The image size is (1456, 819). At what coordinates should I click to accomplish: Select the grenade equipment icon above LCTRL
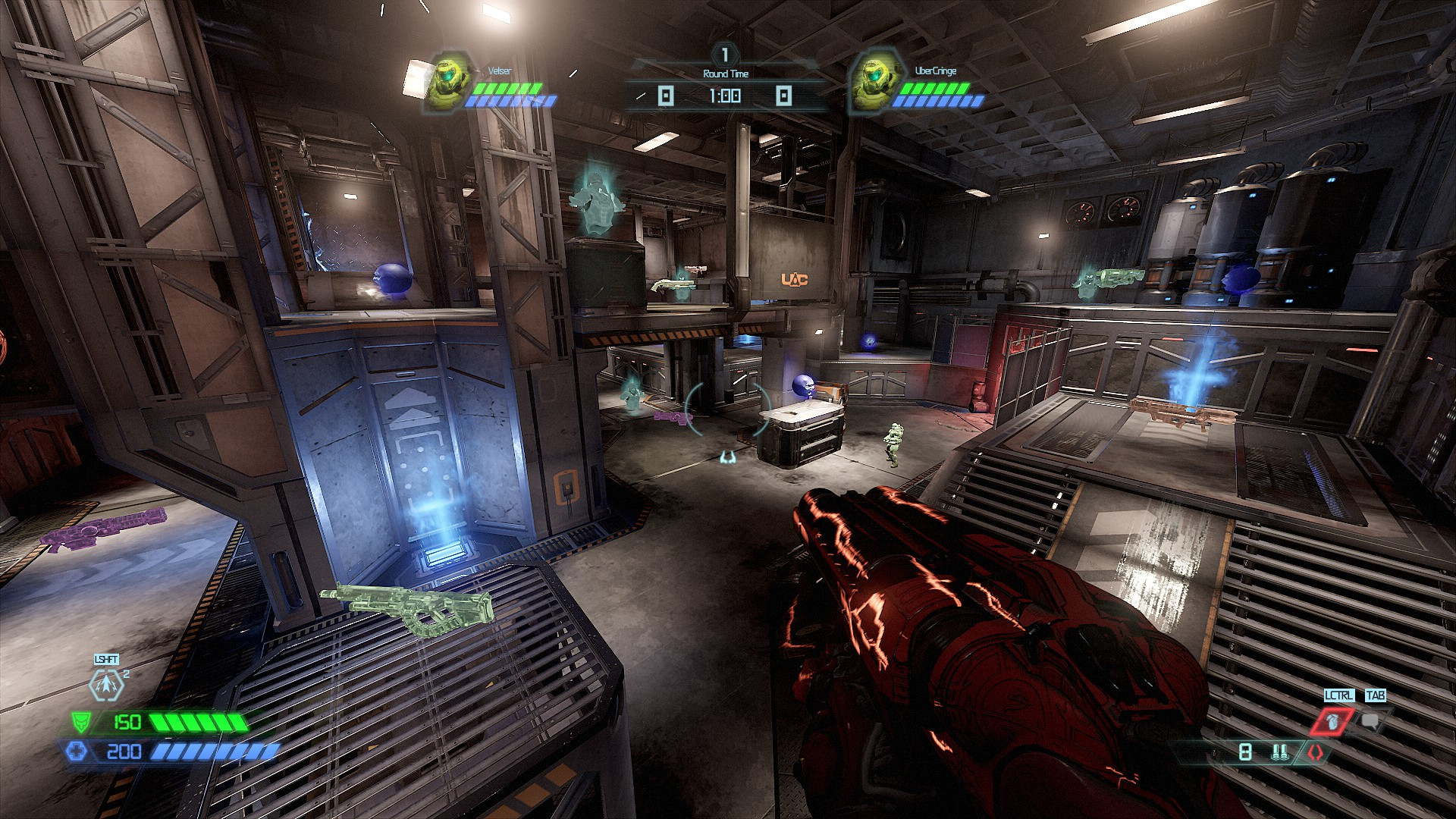point(1333,721)
